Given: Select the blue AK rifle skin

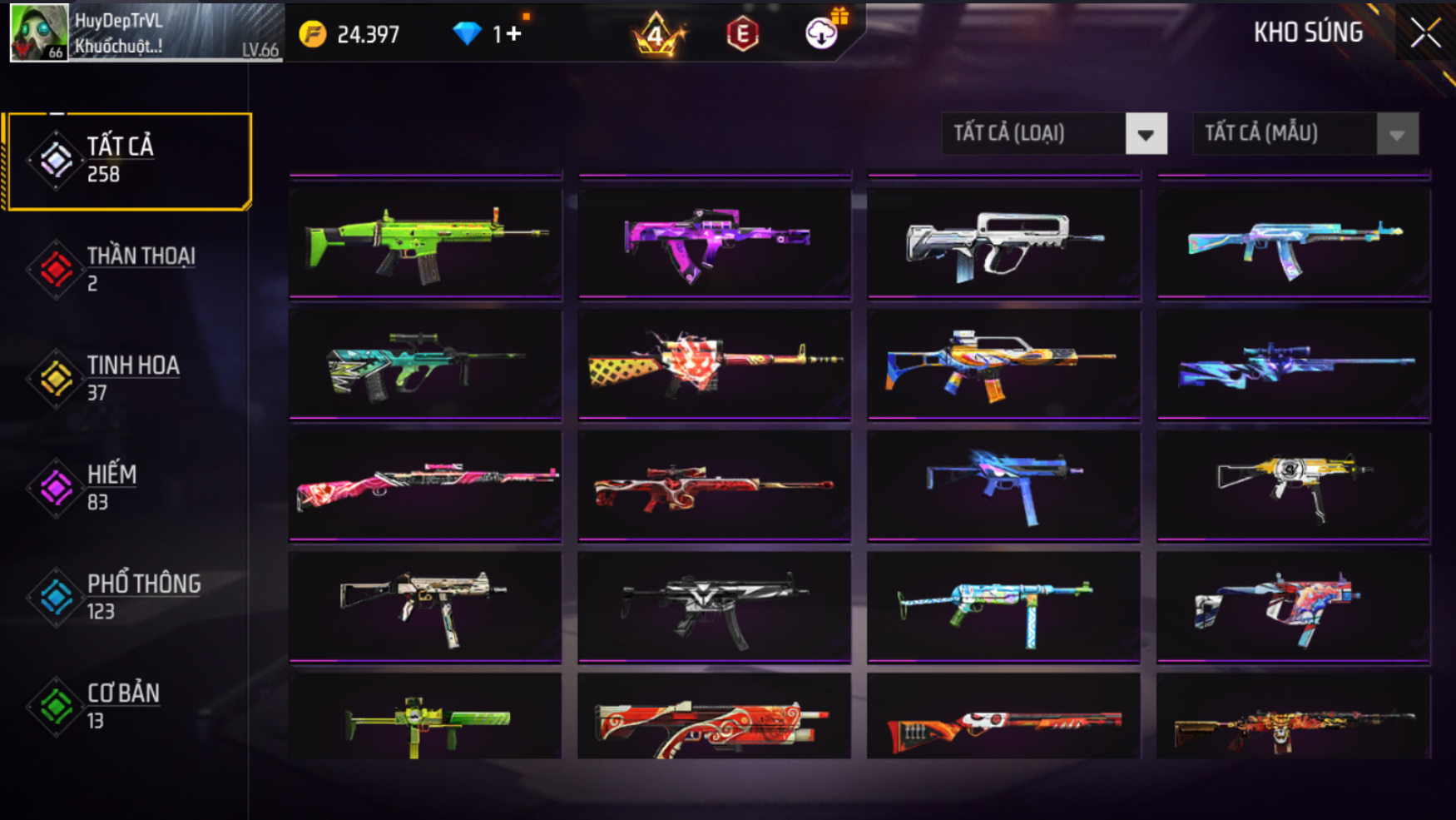Looking at the screenshot, I should coord(1293,242).
